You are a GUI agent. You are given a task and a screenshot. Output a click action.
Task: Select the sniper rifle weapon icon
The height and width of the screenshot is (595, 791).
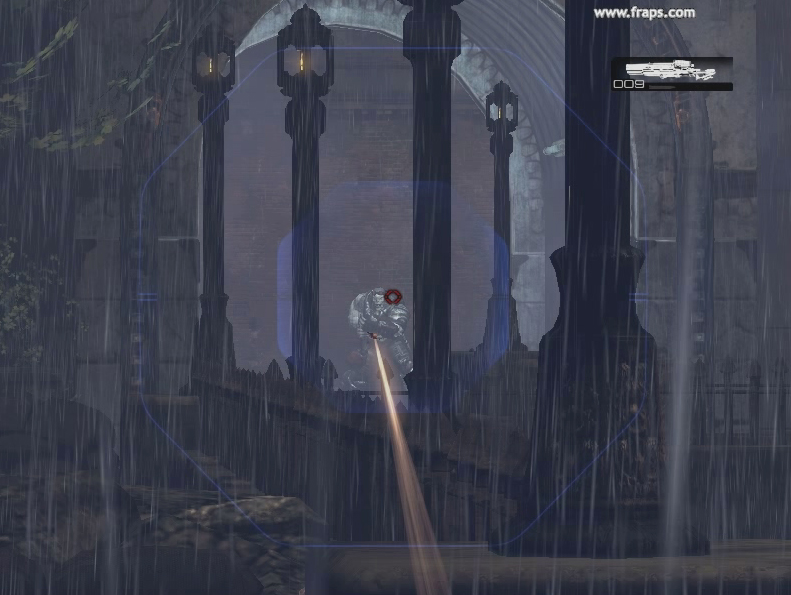(671, 69)
